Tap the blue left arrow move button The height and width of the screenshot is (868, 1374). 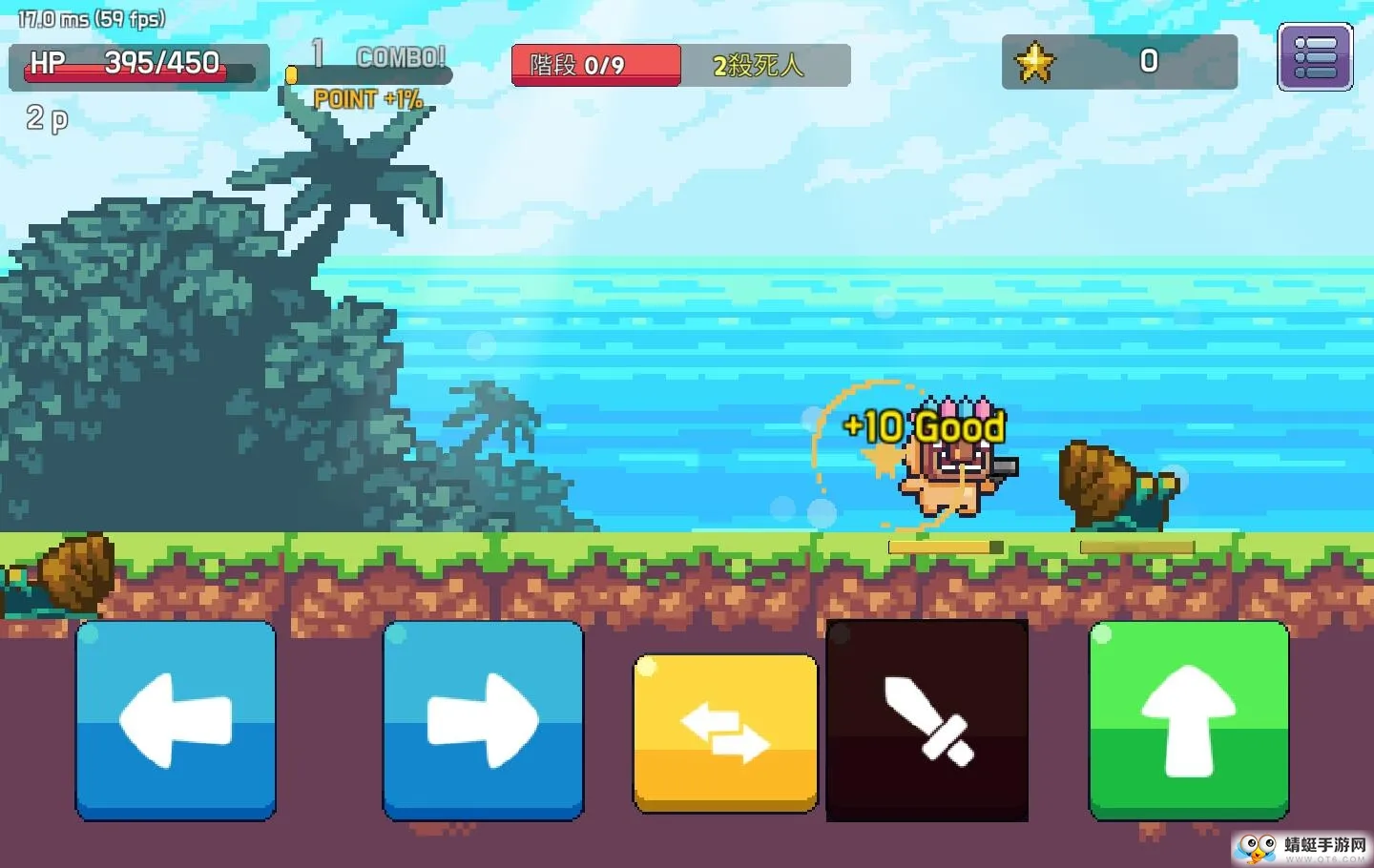[x=176, y=720]
